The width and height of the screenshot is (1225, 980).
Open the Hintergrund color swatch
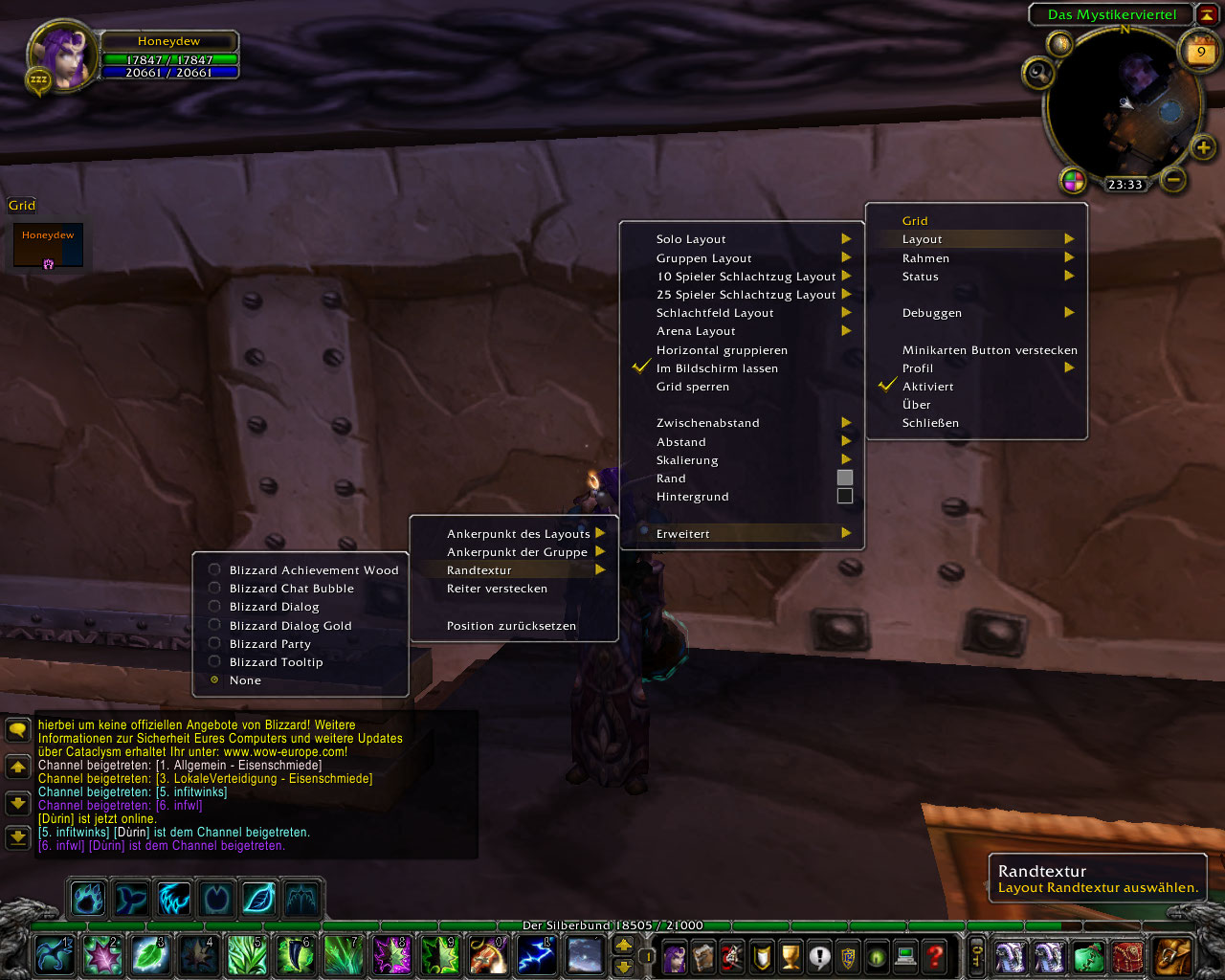845,496
